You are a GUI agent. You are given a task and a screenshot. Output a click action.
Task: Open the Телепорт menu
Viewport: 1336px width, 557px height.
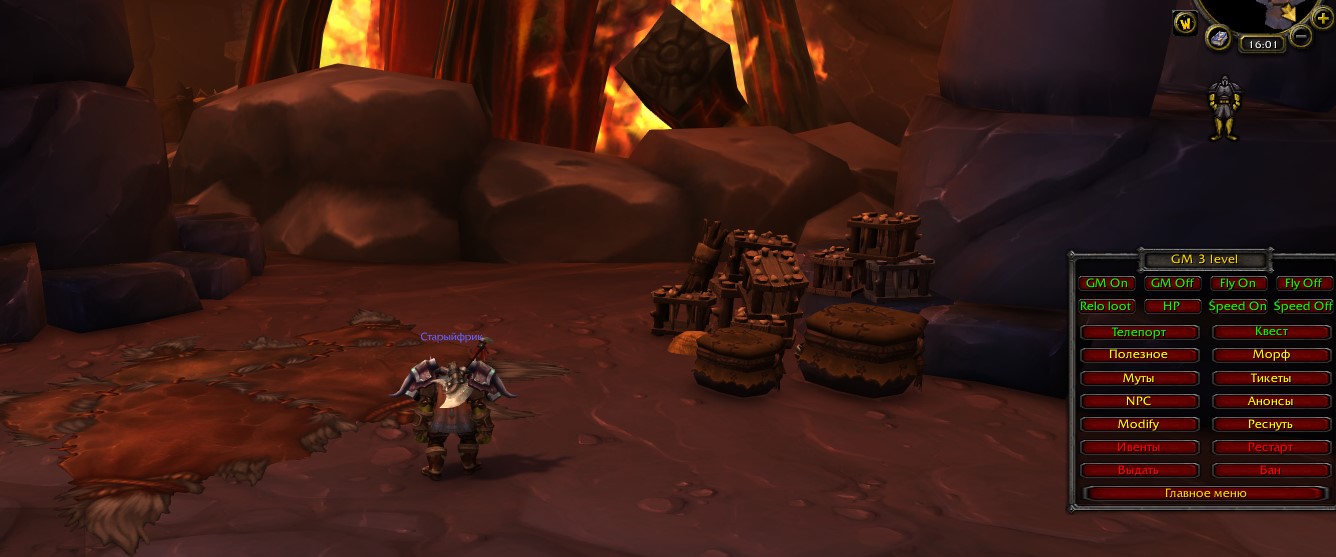pyautogui.click(x=1139, y=332)
